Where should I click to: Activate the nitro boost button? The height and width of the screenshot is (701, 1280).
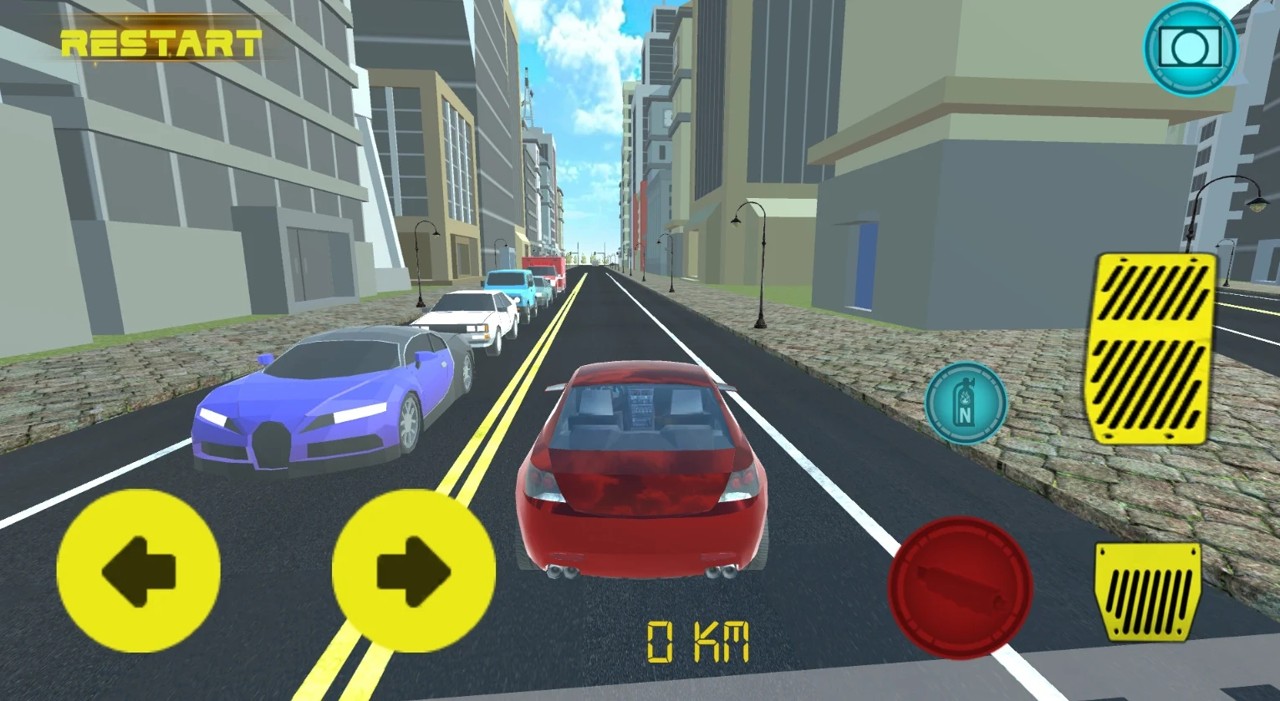pyautogui.click(x=965, y=402)
